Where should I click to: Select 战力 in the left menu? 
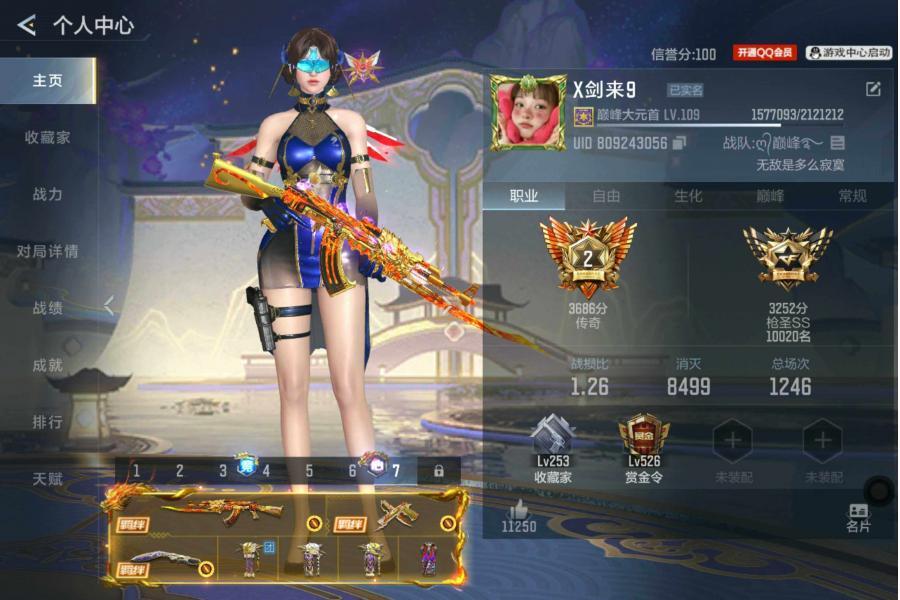[x=47, y=194]
